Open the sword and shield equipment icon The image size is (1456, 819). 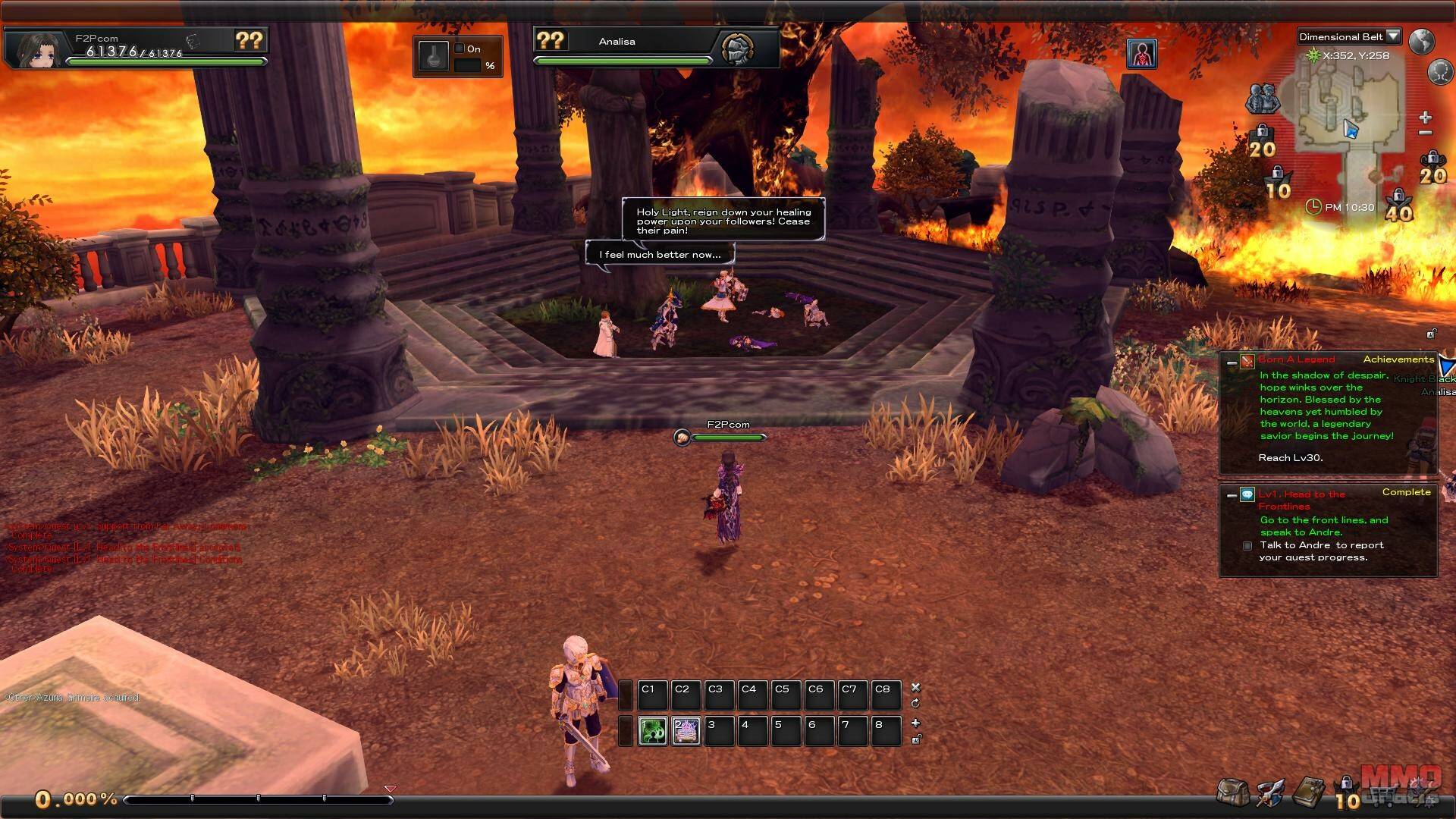(1270, 792)
